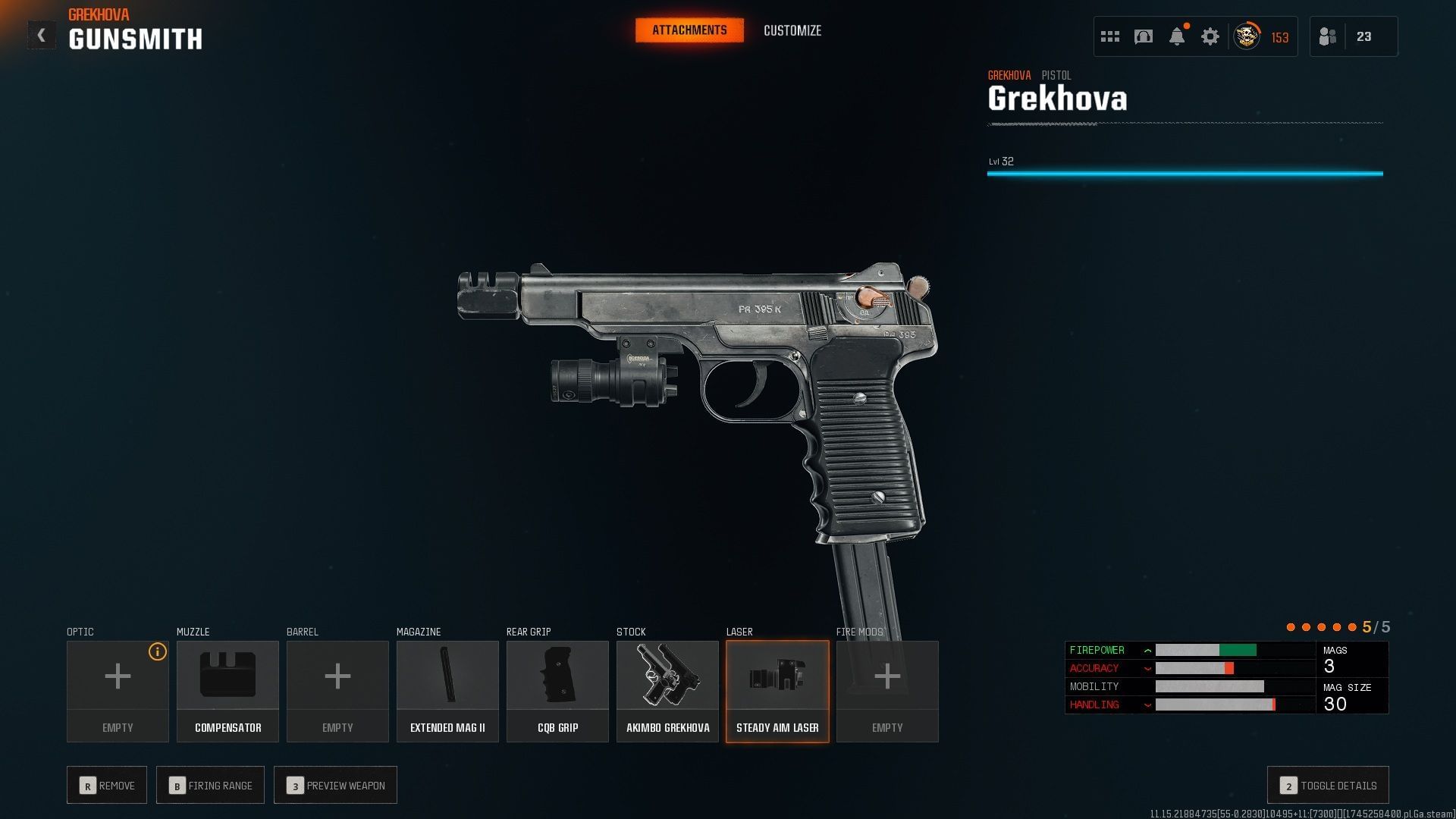Image resolution: width=1456 pixels, height=819 pixels.
Task: Remove the selected attachment
Action: 107,786
